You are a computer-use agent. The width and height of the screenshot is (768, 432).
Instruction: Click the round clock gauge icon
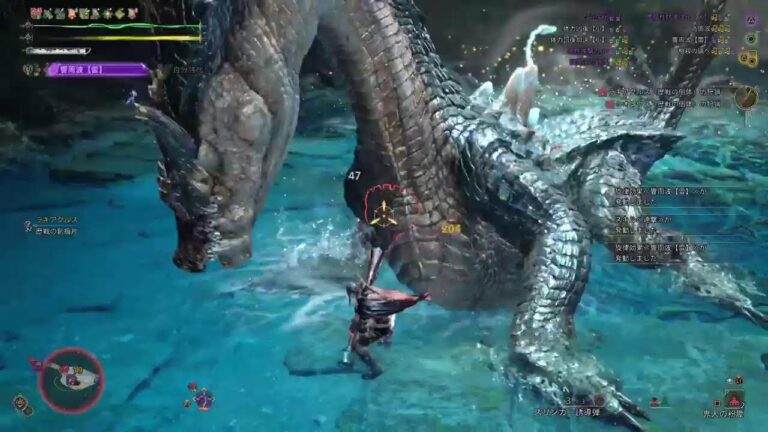click(745, 96)
